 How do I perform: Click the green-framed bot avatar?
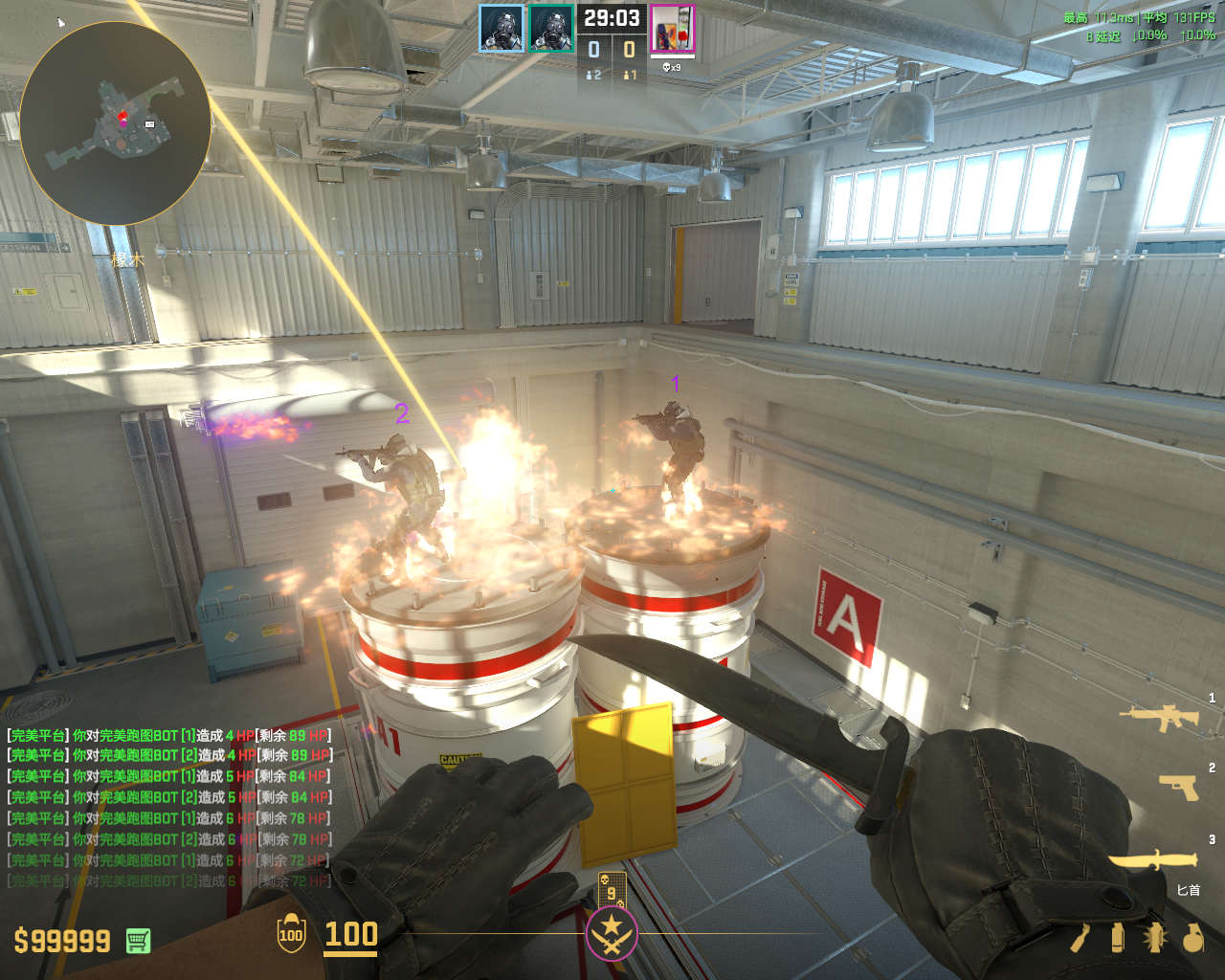[551, 29]
